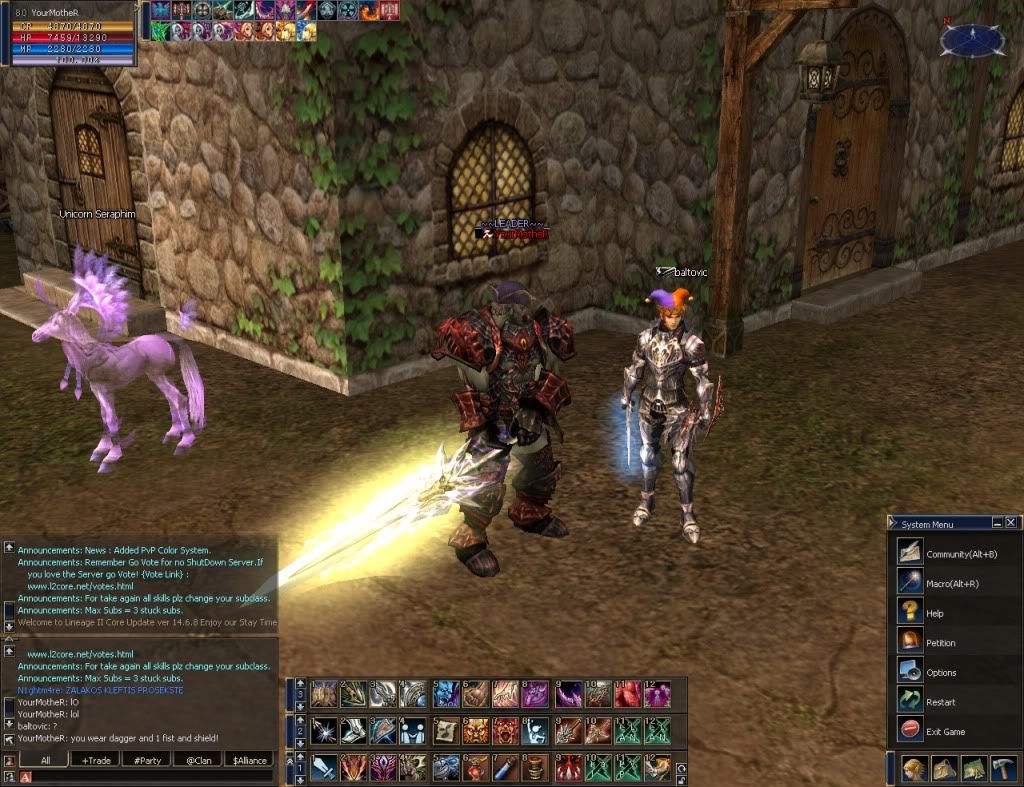The width and height of the screenshot is (1024, 787).
Task: Open the hammer actions icon
Action: (x=1003, y=768)
